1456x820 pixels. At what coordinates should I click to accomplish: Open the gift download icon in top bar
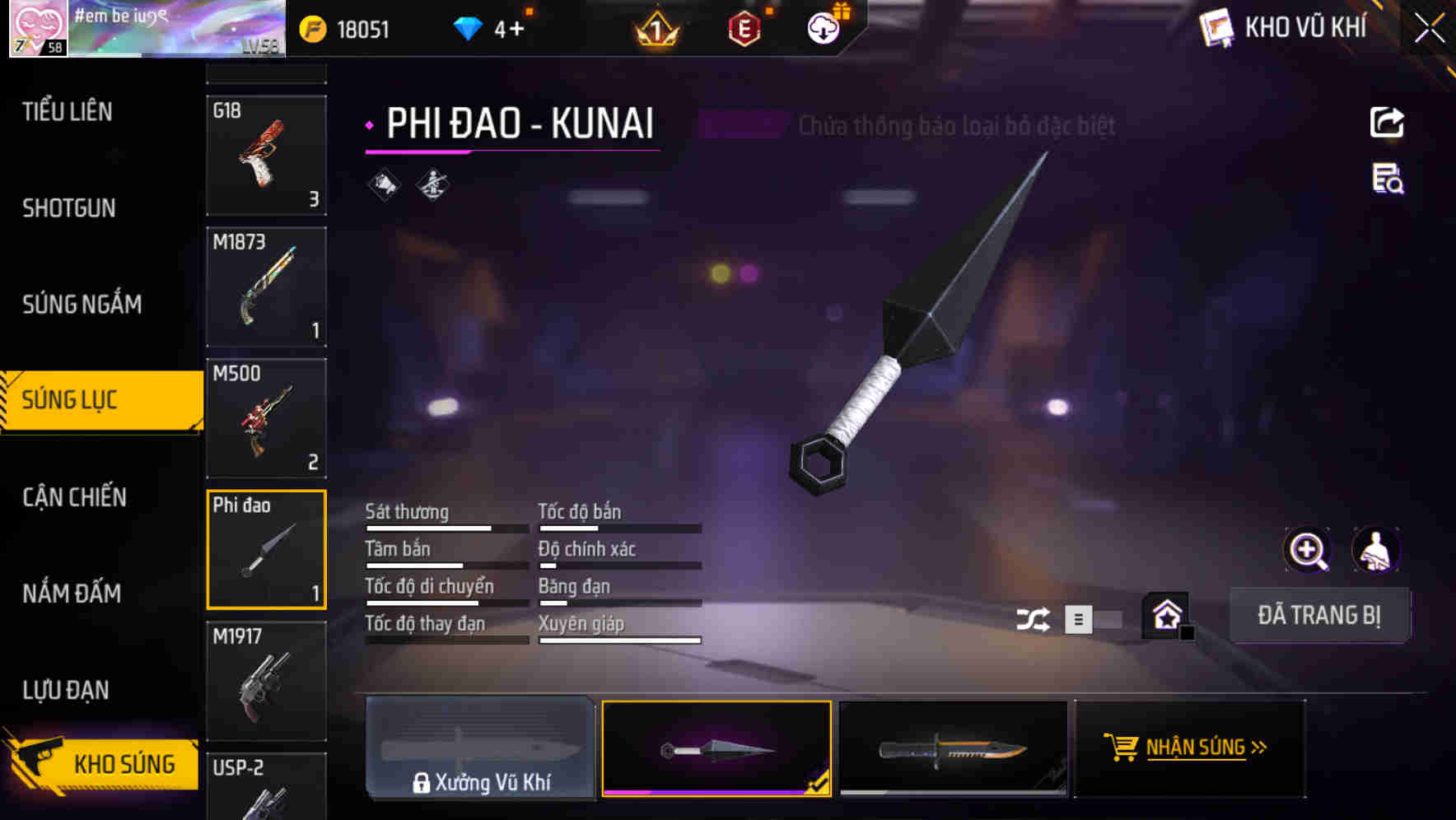pos(822,27)
